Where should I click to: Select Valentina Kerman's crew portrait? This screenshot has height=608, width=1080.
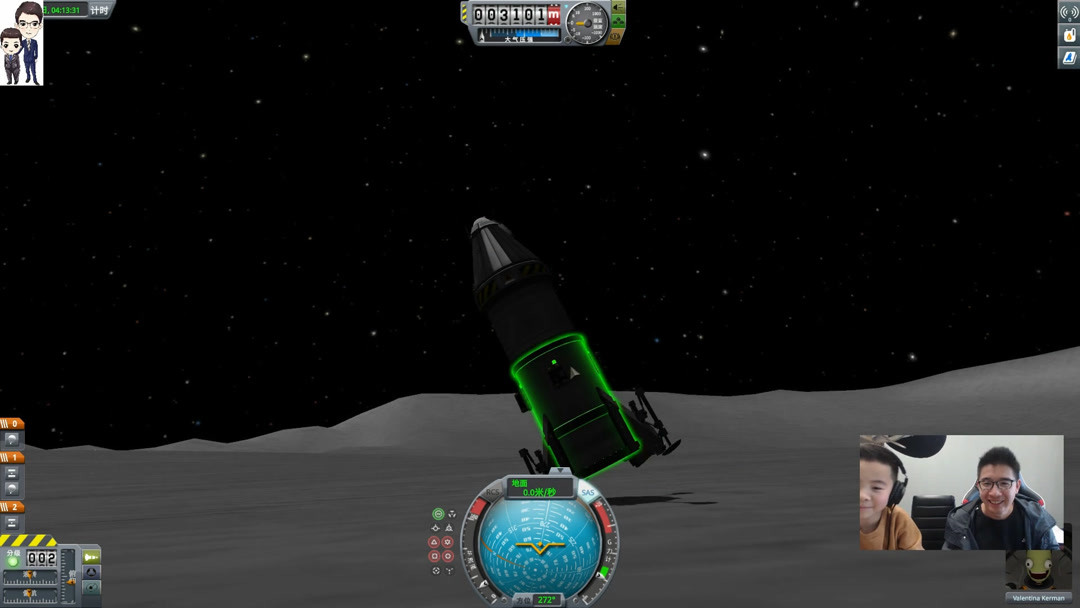pos(1038,573)
